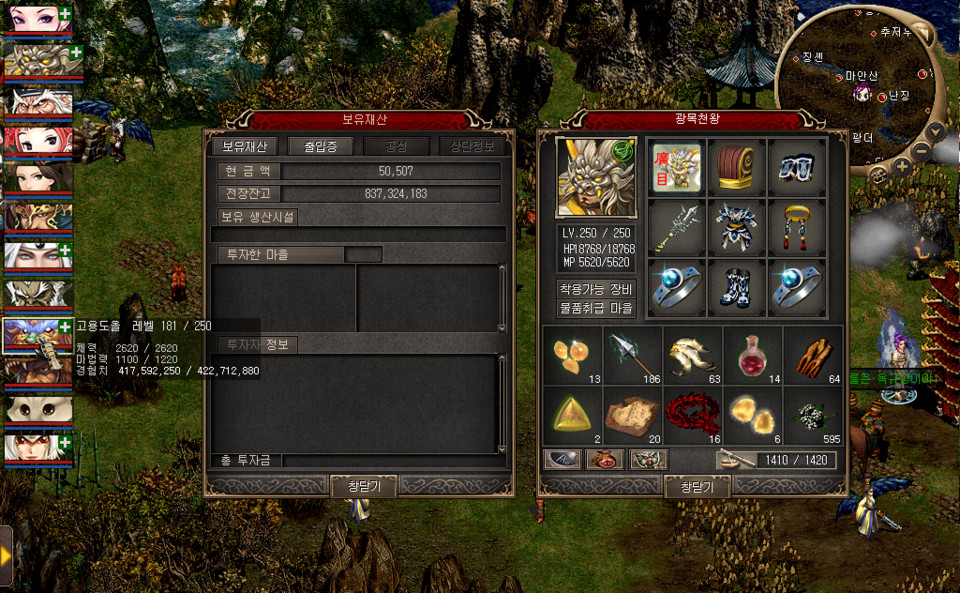Select the old map scroll item
This screenshot has width=960, height=593.
(x=632, y=415)
